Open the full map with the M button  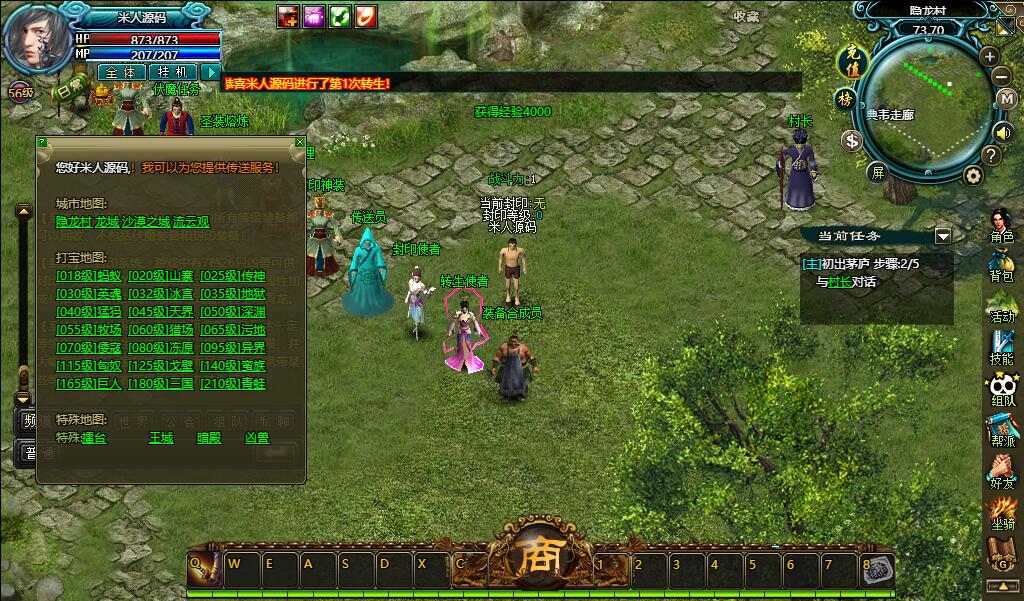tap(1007, 99)
